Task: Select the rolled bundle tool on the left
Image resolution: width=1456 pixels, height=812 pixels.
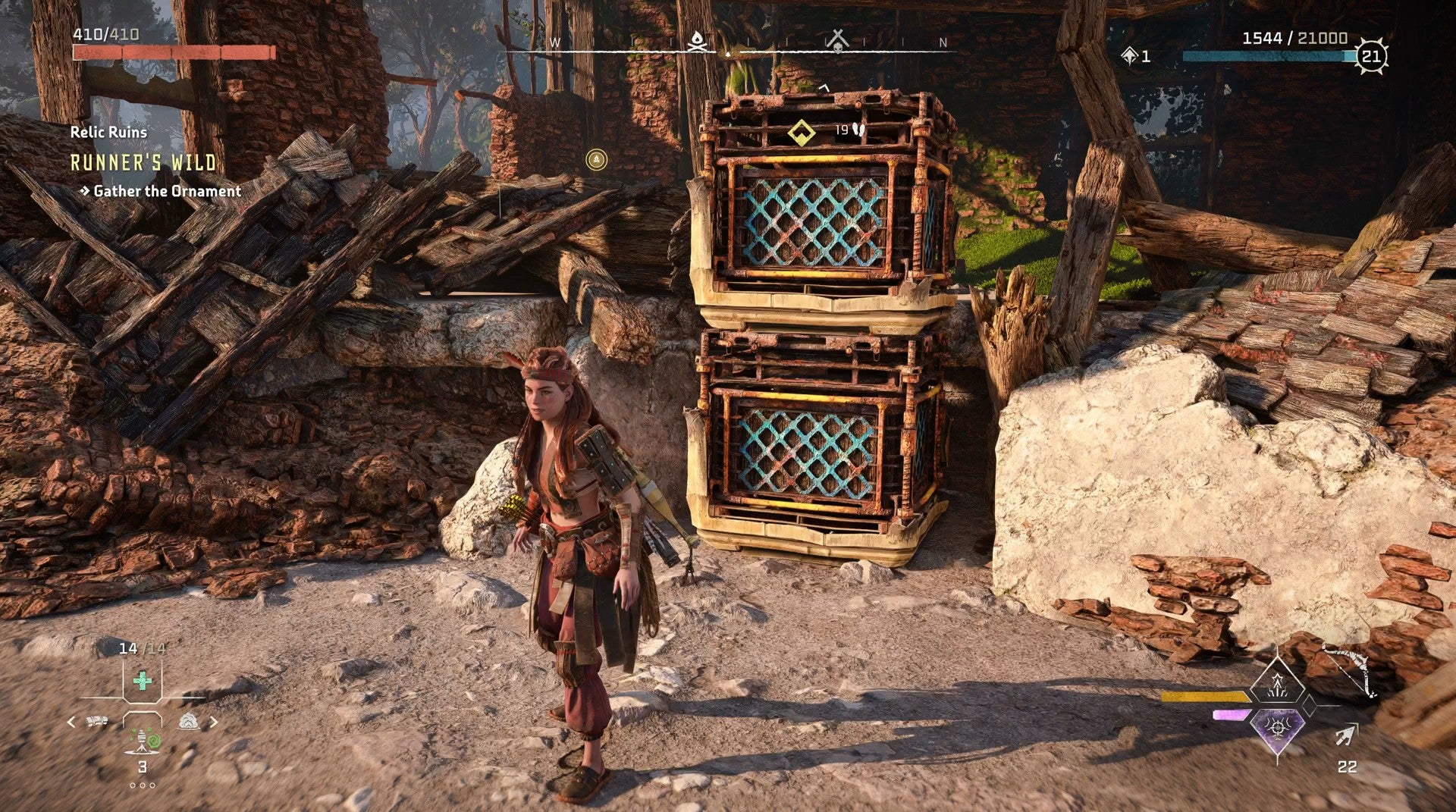Action: coord(97,721)
